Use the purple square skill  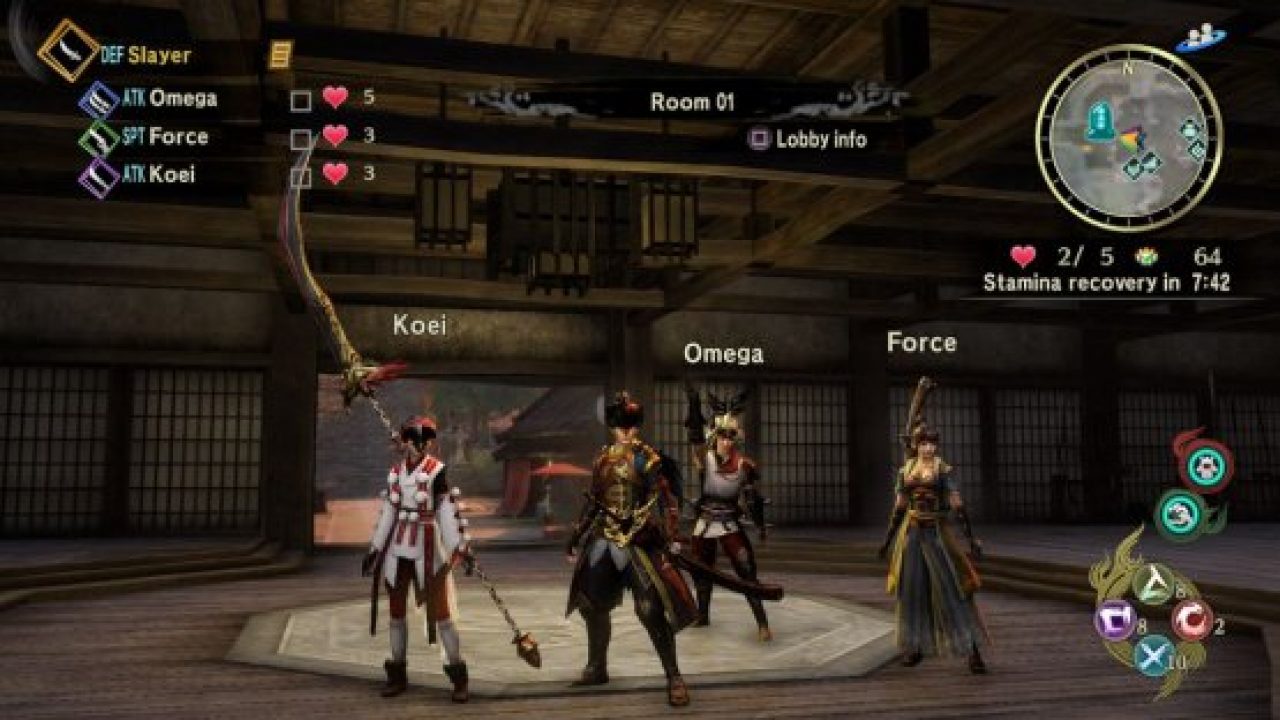[x=1115, y=622]
